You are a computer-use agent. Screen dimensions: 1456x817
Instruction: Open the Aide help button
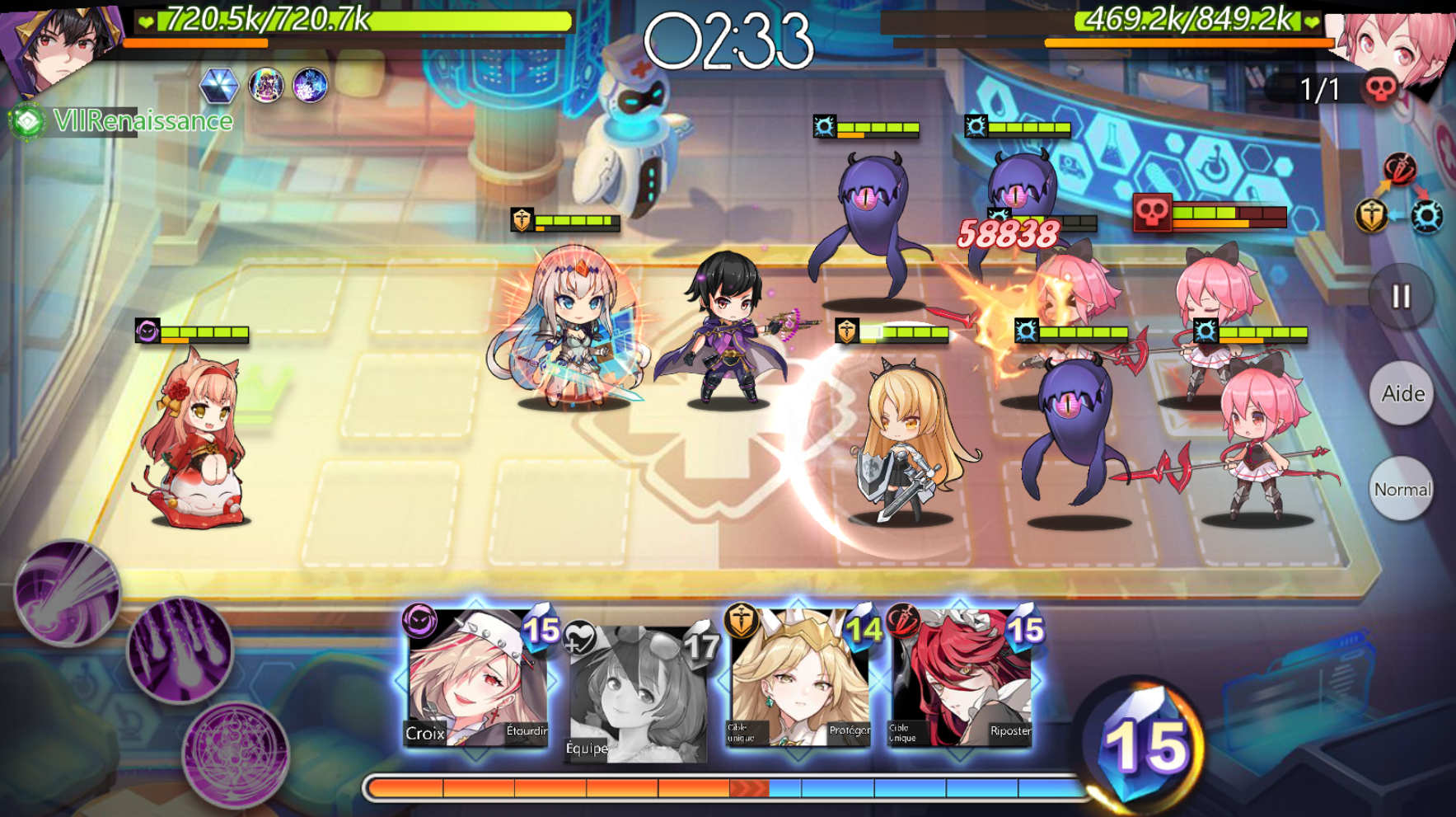[x=1402, y=393]
